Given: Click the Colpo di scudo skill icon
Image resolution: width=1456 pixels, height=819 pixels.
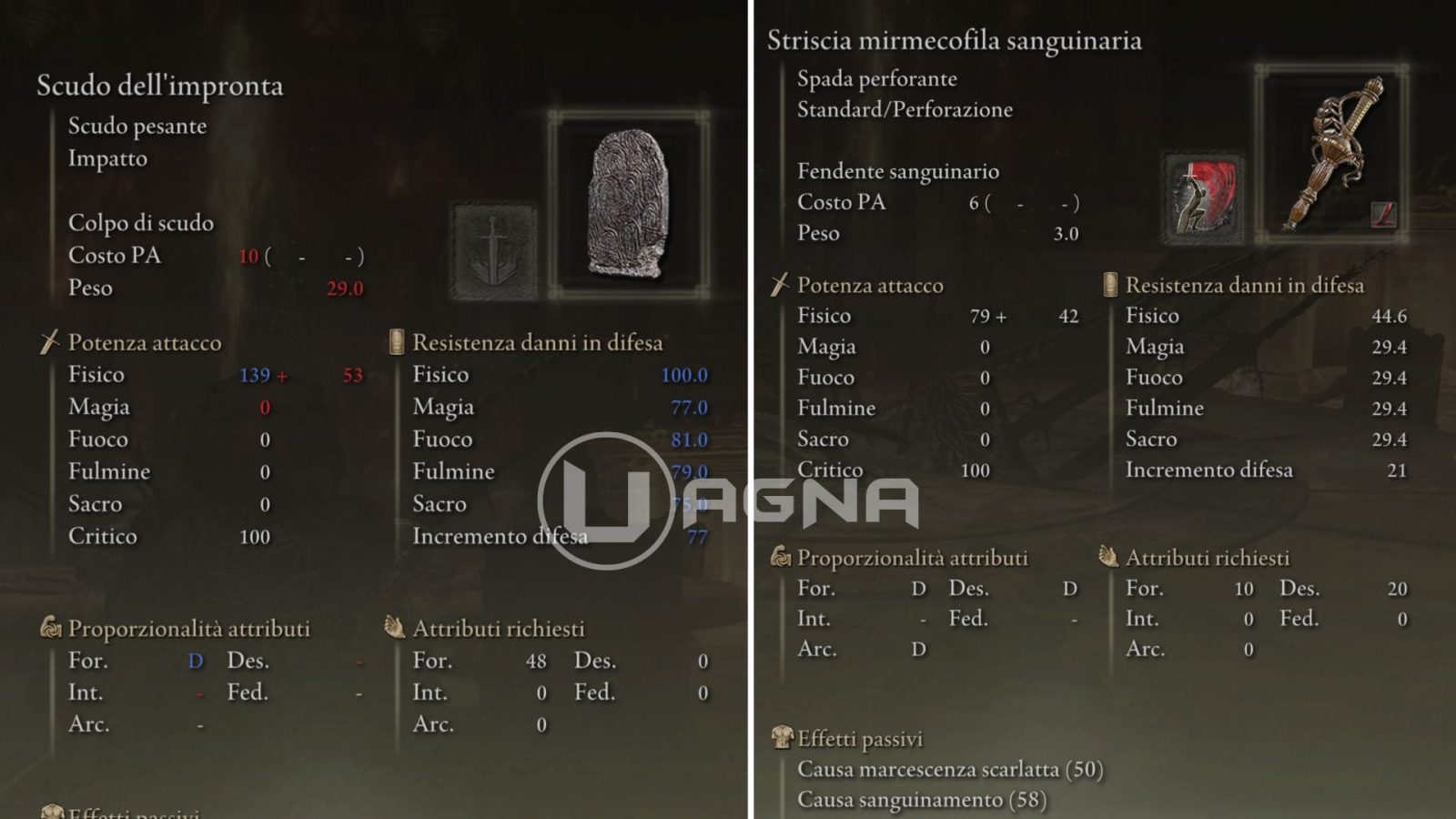Looking at the screenshot, I should click(494, 252).
